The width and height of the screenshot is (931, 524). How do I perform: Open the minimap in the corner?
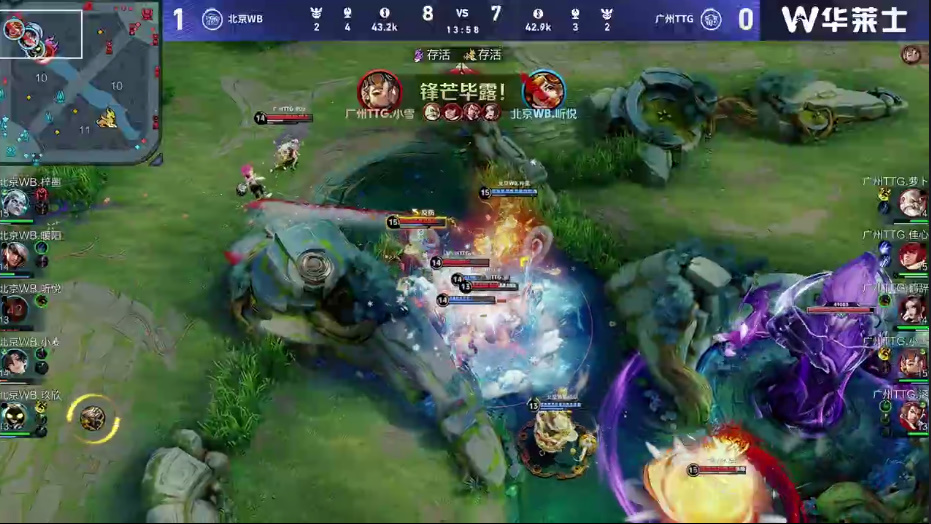tap(79, 82)
